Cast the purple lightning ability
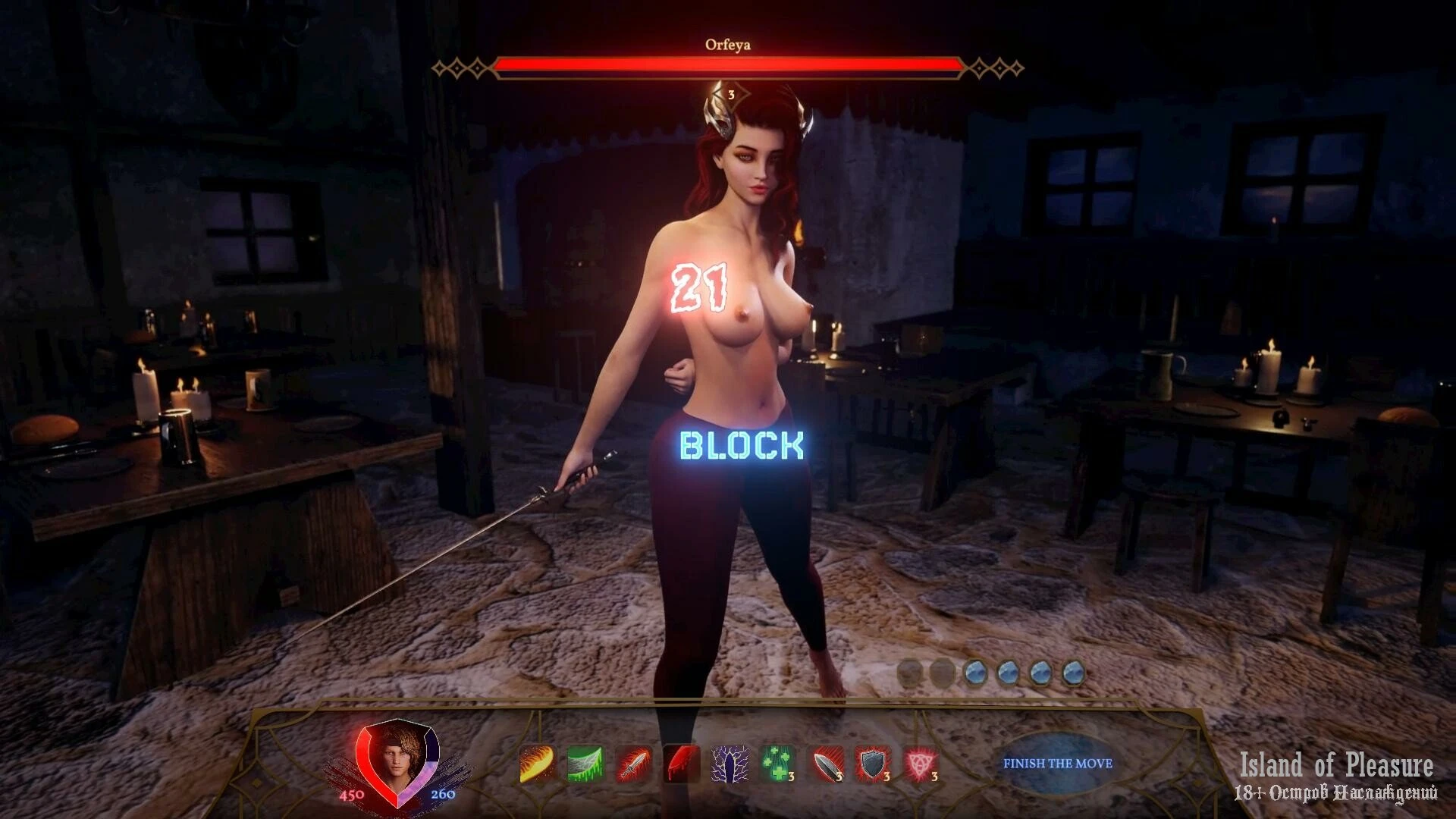This screenshot has width=1456, height=819. (730, 764)
